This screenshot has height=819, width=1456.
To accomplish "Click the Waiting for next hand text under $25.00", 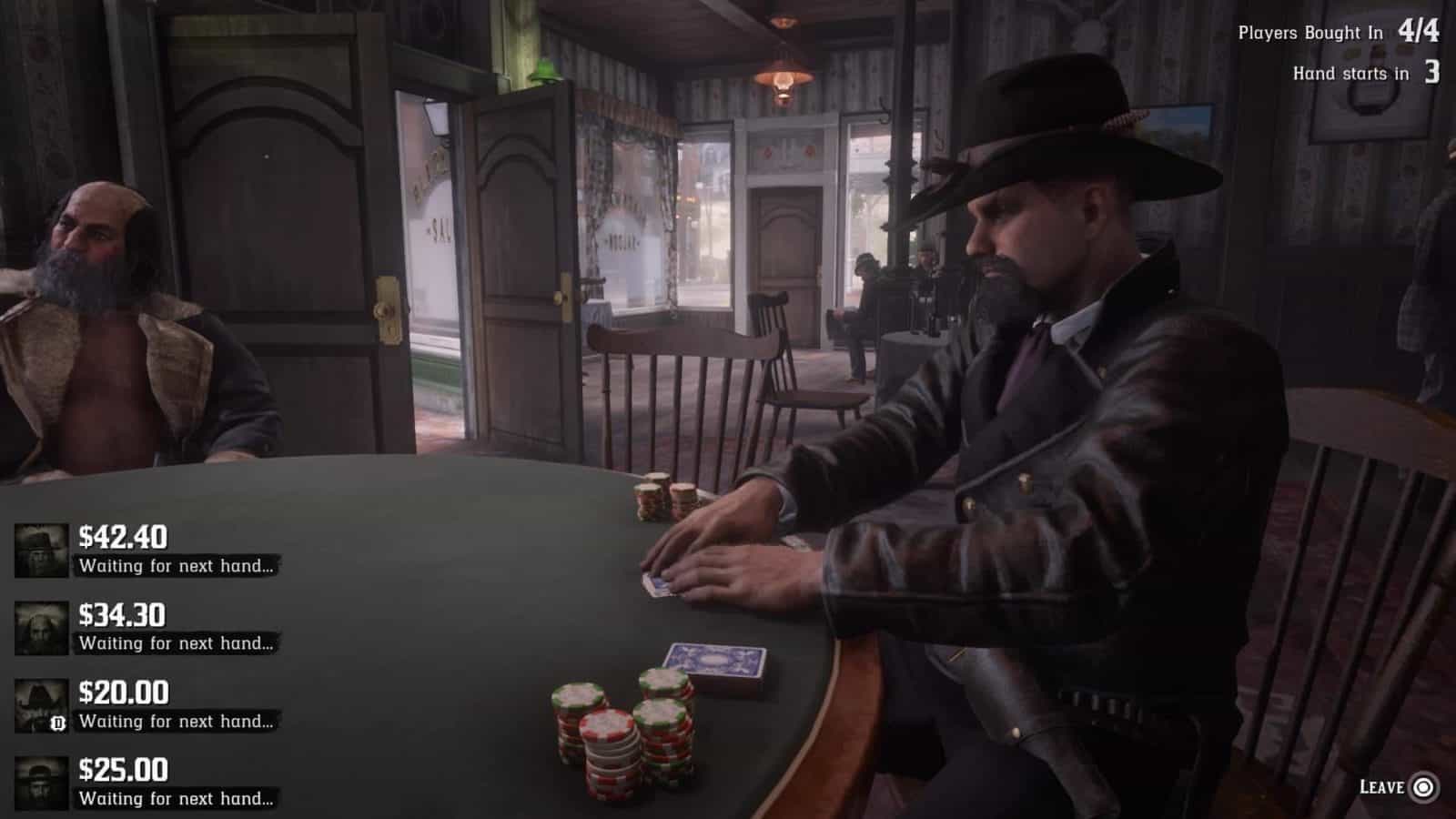I will click(176, 798).
